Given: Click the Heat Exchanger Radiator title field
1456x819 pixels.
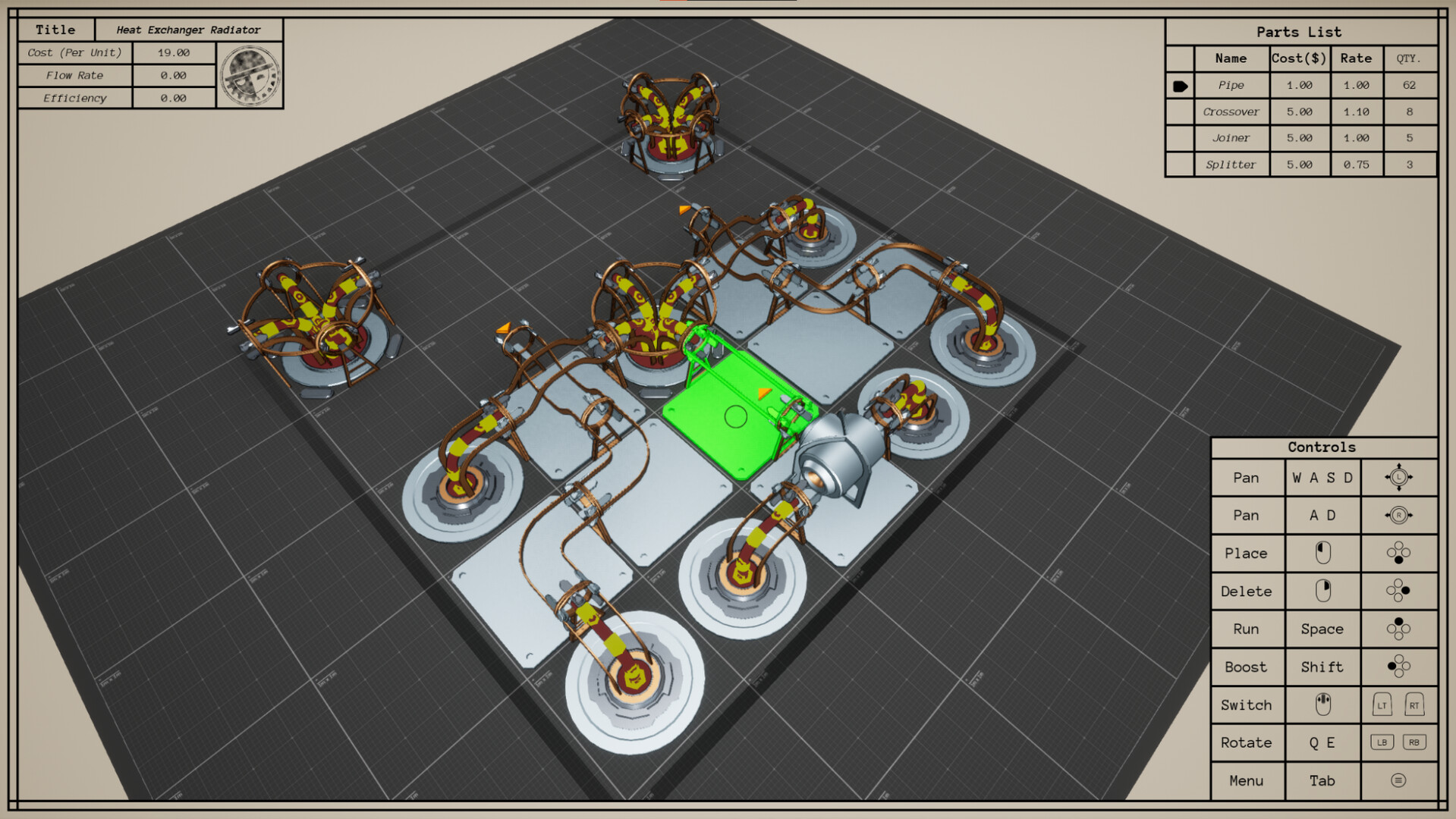Looking at the screenshot, I should pos(188,30).
